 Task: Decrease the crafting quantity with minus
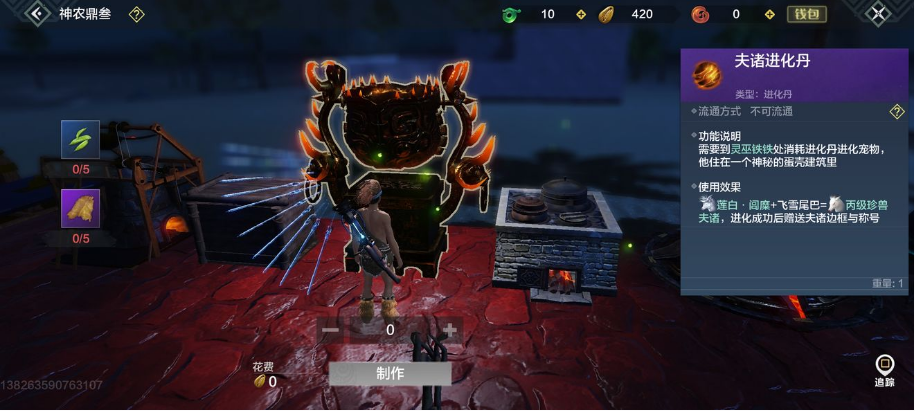pyautogui.click(x=331, y=330)
